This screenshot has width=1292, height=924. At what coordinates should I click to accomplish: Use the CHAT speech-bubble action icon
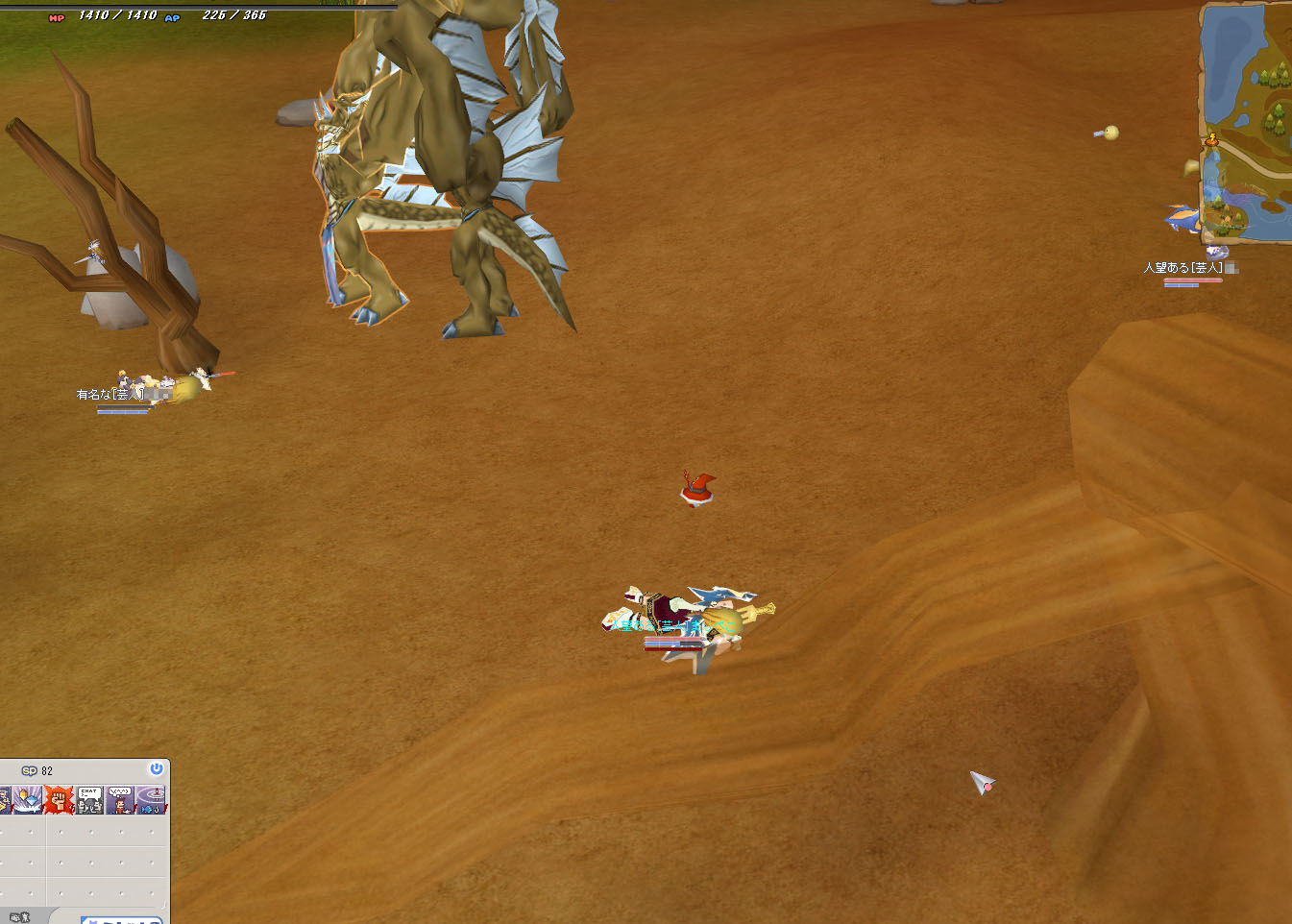89,799
